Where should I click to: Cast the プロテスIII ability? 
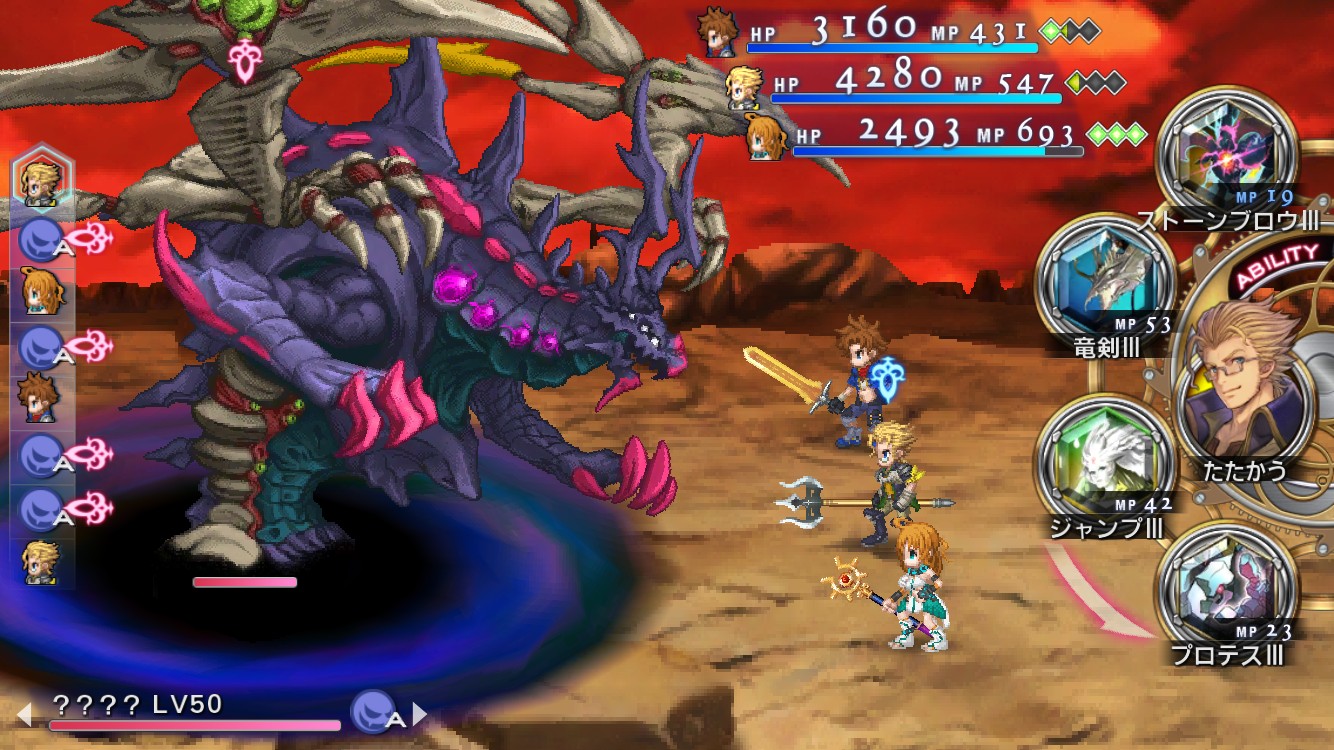pyautogui.click(x=1226, y=593)
